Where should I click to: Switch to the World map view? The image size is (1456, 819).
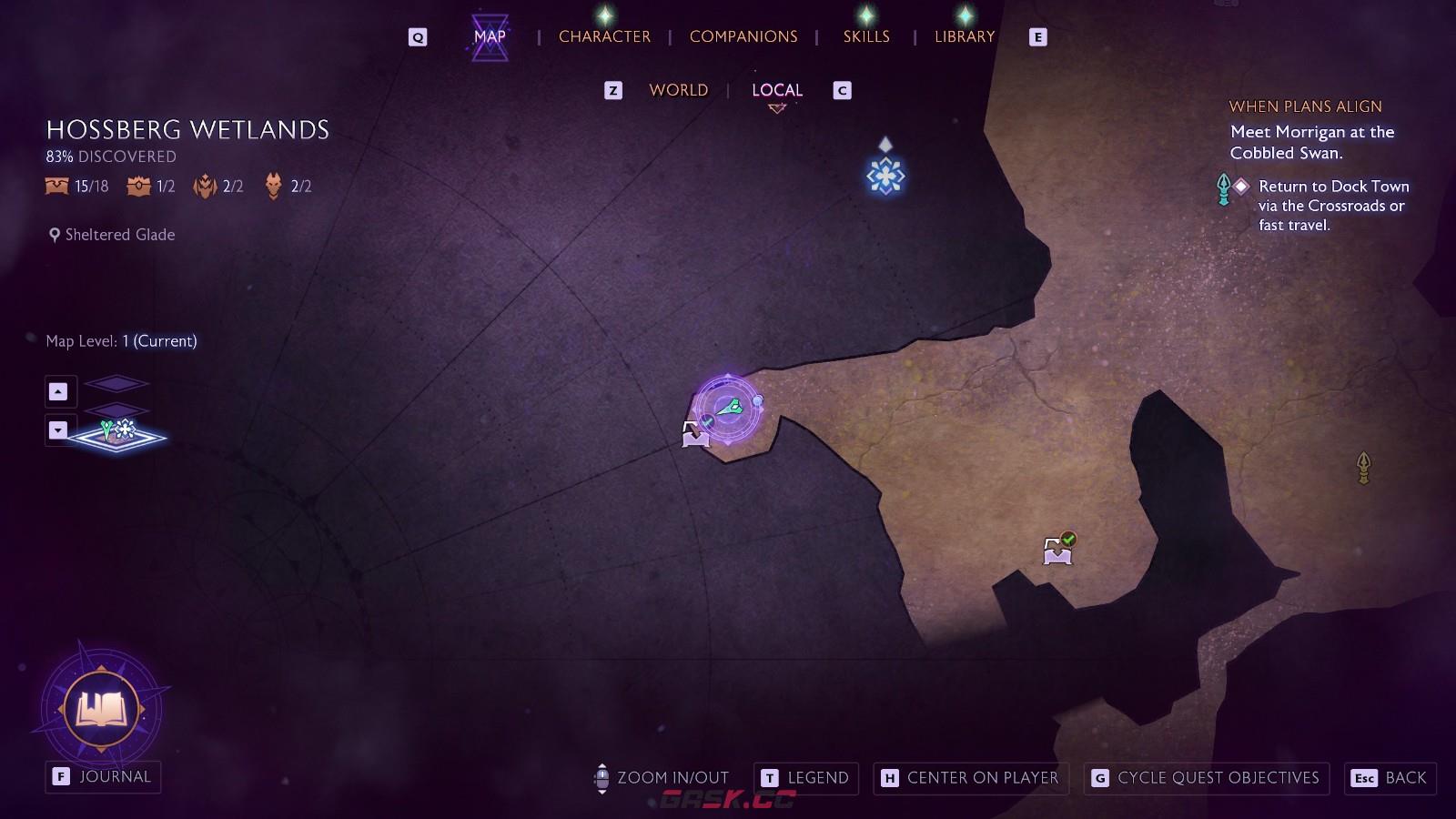678,90
